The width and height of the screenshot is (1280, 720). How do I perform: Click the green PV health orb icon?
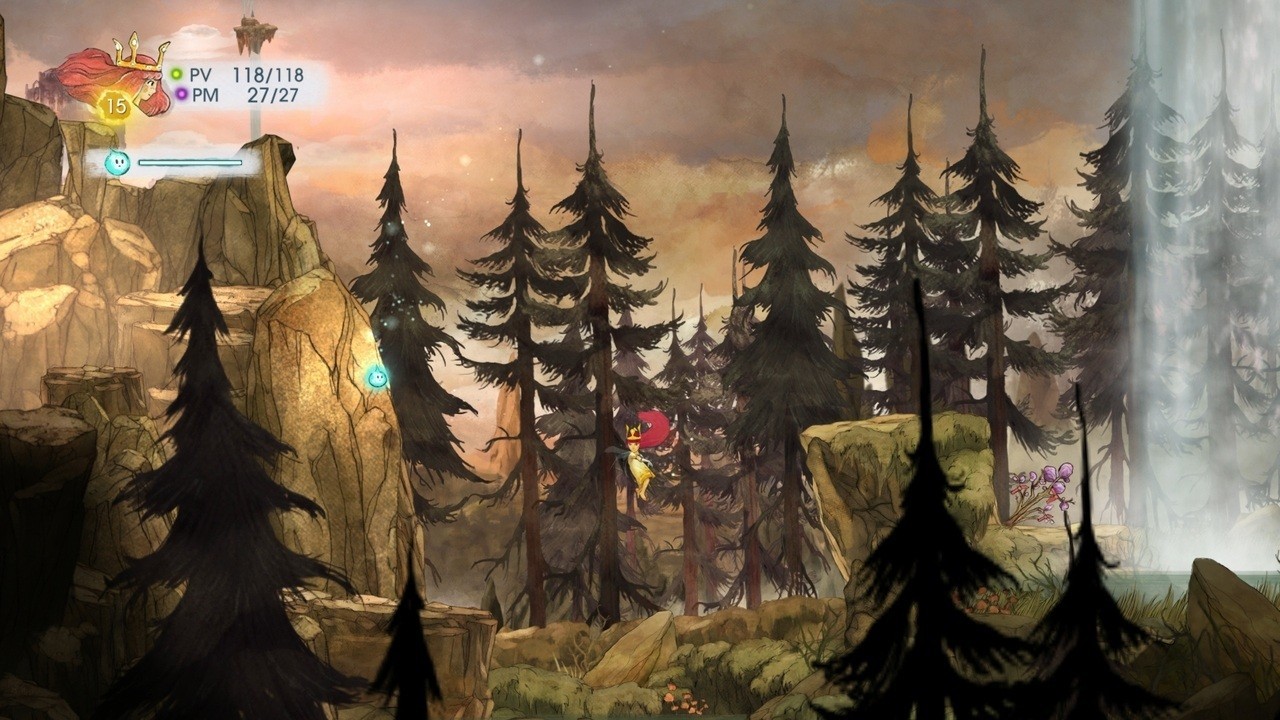click(x=177, y=73)
